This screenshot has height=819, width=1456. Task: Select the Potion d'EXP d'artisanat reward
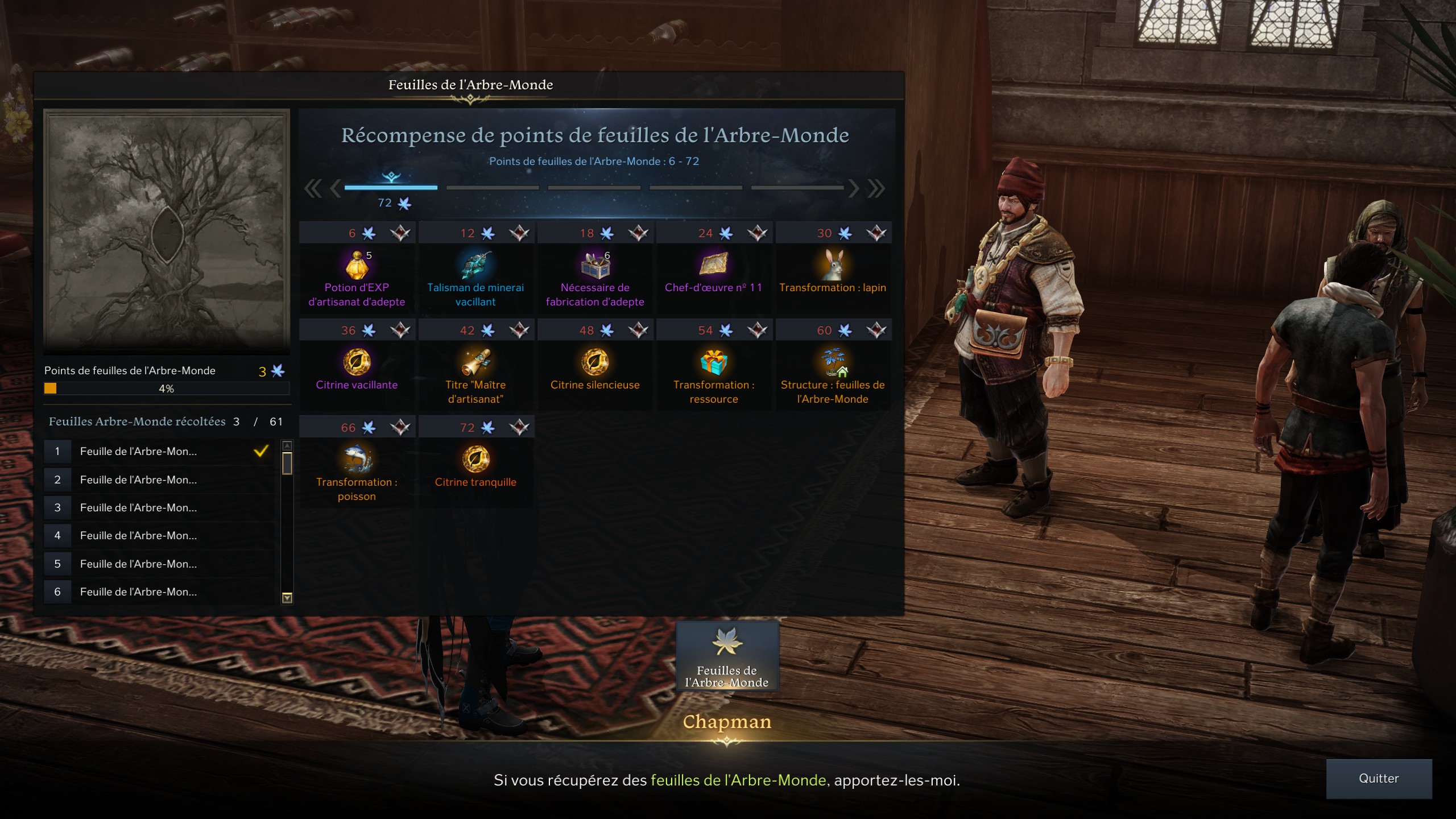pyautogui.click(x=357, y=265)
